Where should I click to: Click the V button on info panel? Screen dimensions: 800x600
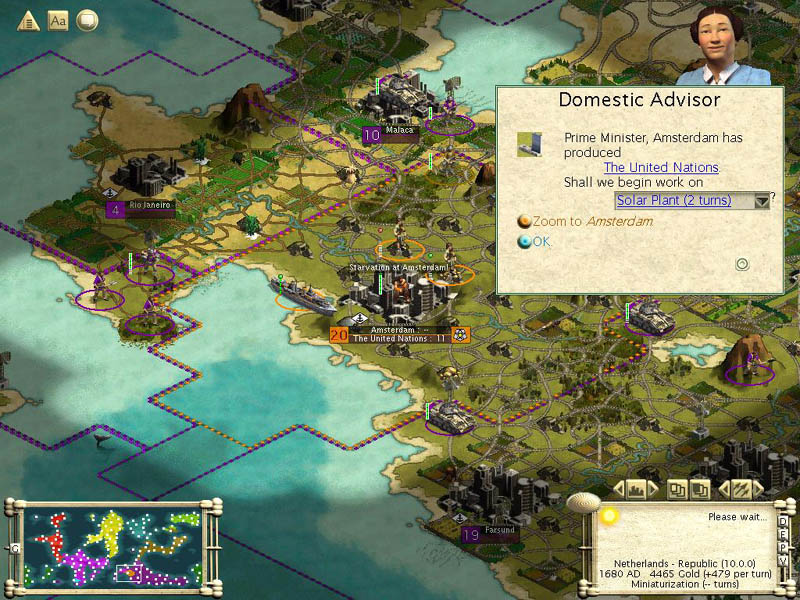click(782, 560)
